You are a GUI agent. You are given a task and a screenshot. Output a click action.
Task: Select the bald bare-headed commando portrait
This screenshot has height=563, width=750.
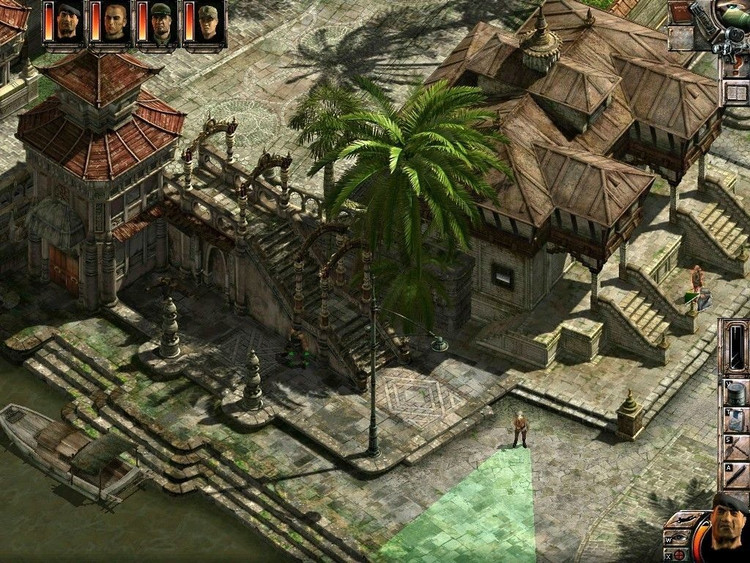[115, 22]
